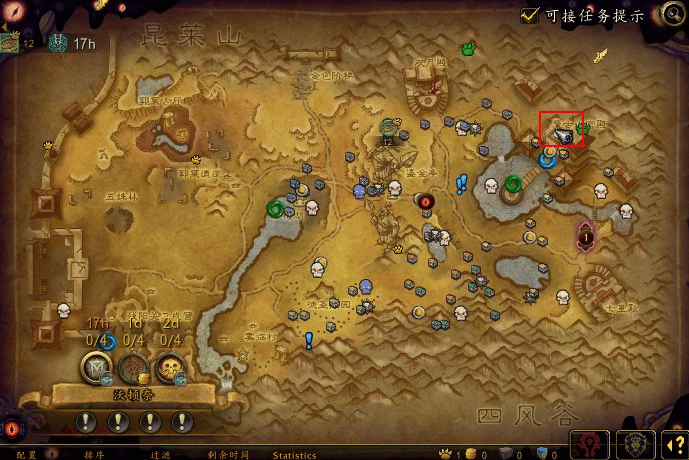Image resolution: width=689 pixels, height=460 pixels.
Task: Select the golden wing flight marker
Action: 599,57
